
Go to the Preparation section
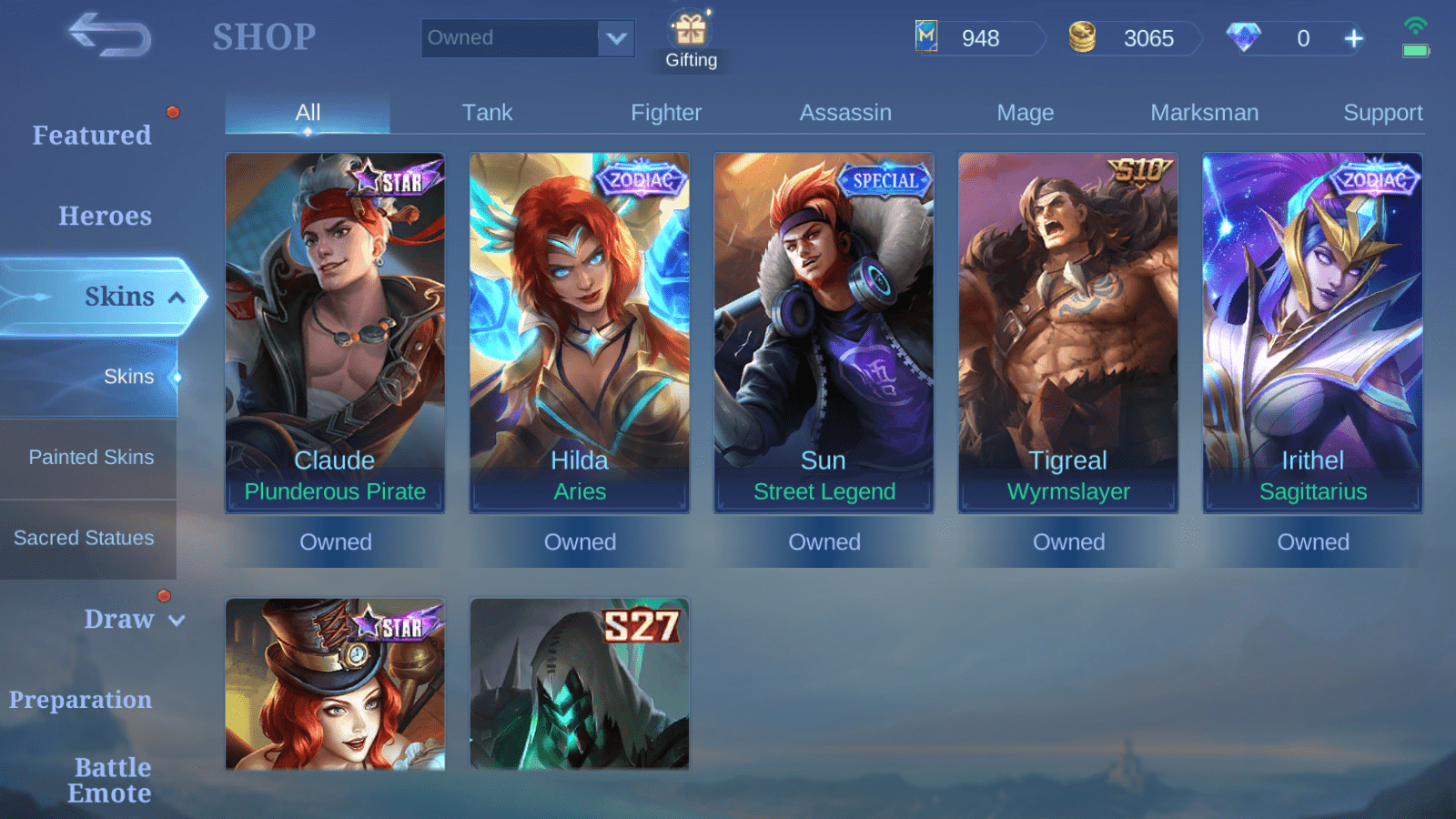click(81, 700)
